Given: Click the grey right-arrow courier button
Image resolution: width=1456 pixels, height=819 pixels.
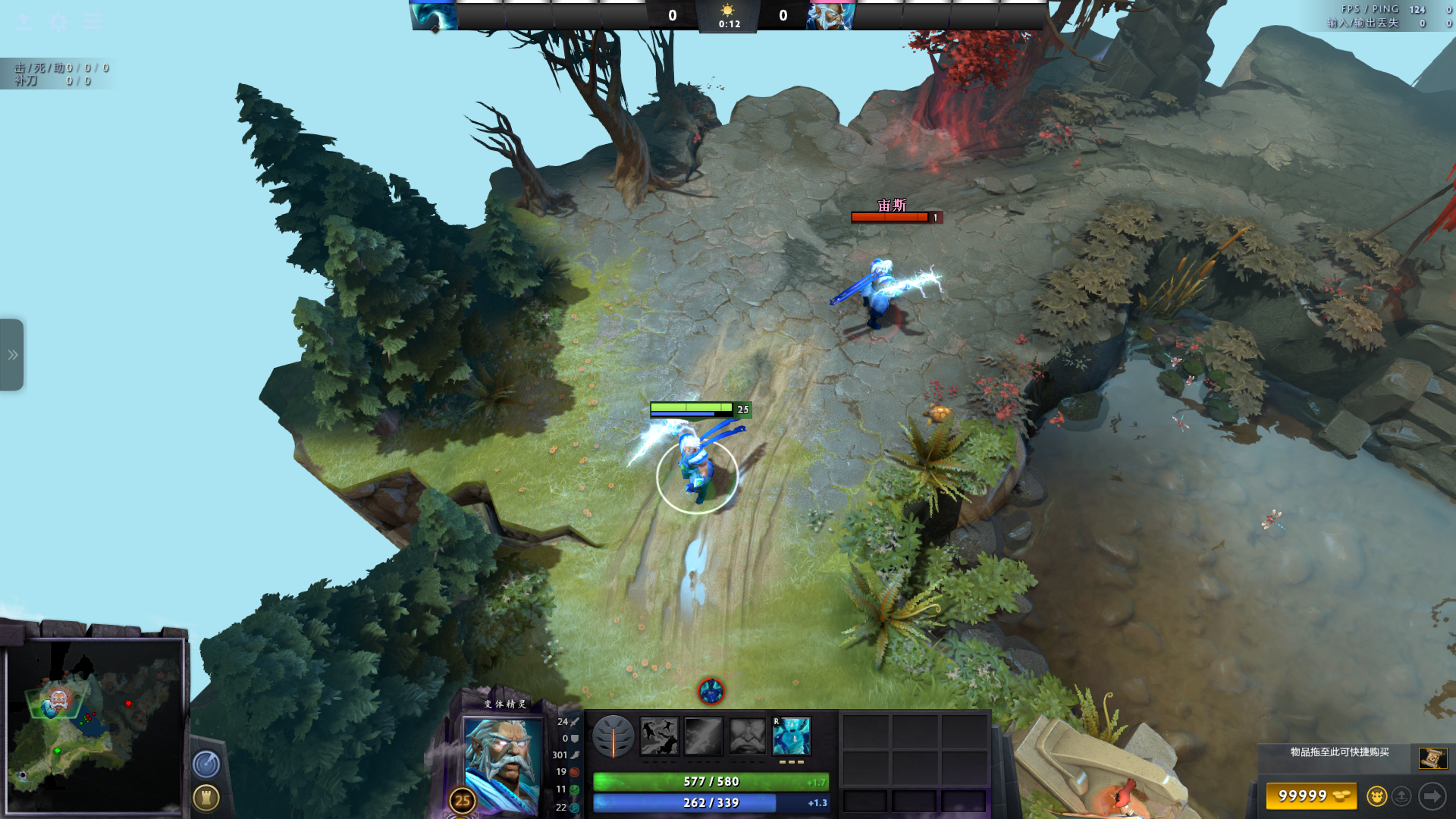Looking at the screenshot, I should click(x=1432, y=796).
